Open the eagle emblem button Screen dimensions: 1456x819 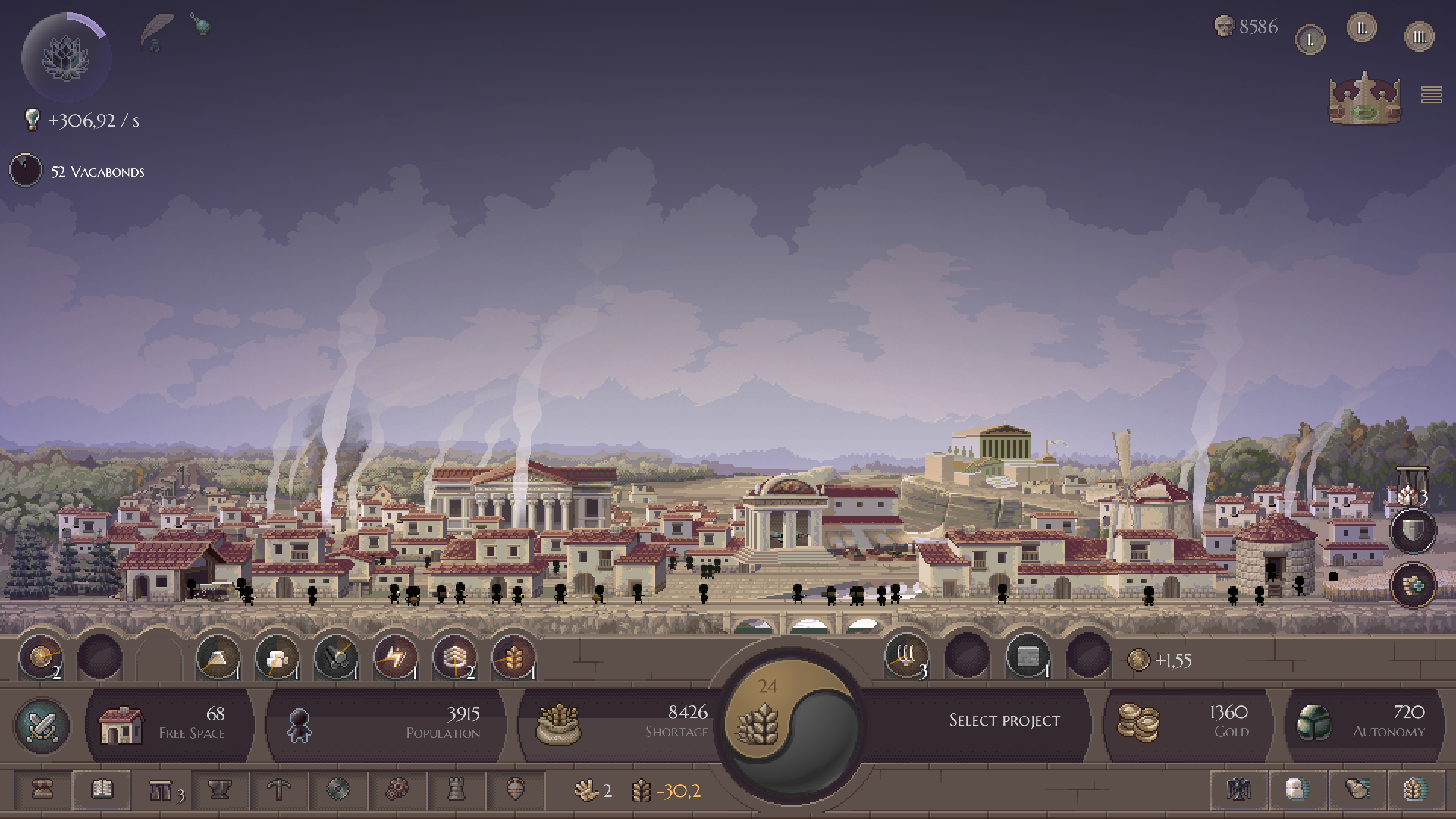pos(1239,790)
